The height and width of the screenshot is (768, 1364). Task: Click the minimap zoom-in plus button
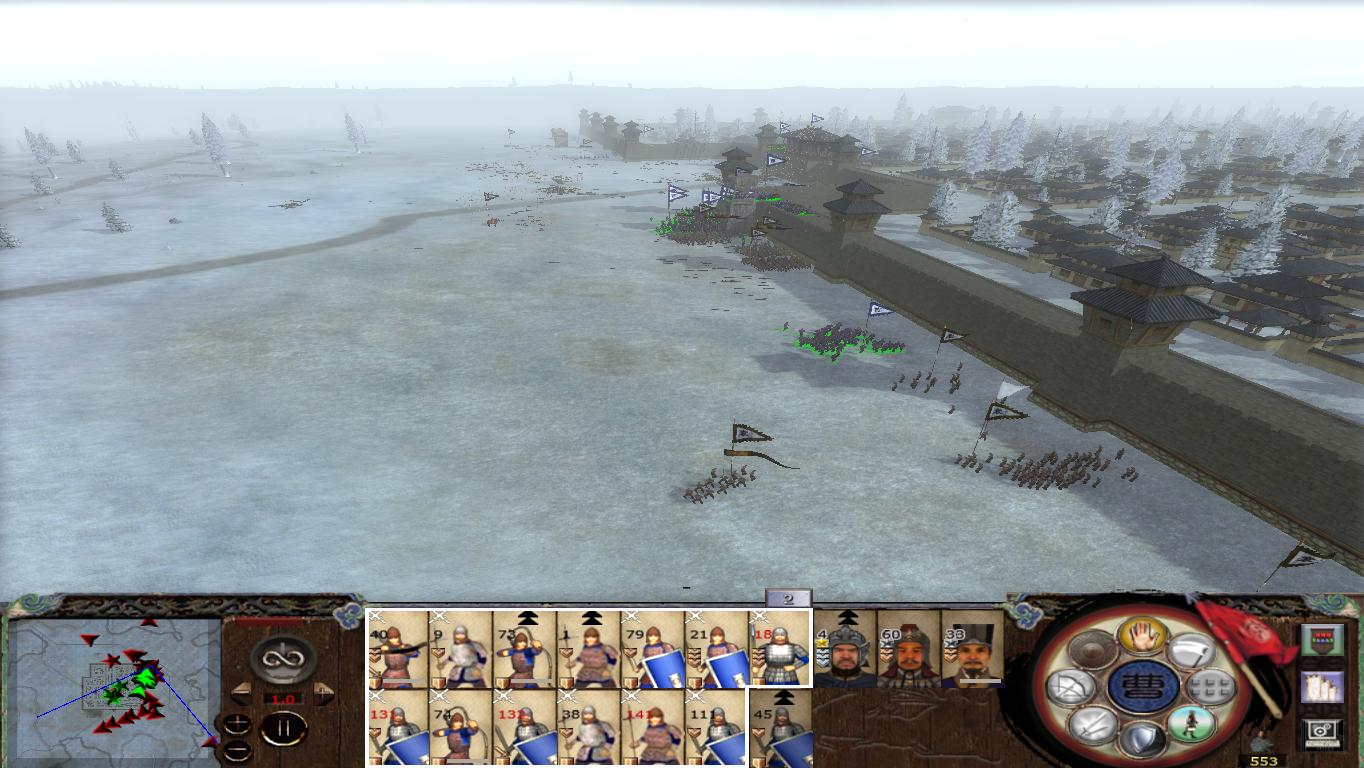point(237,725)
